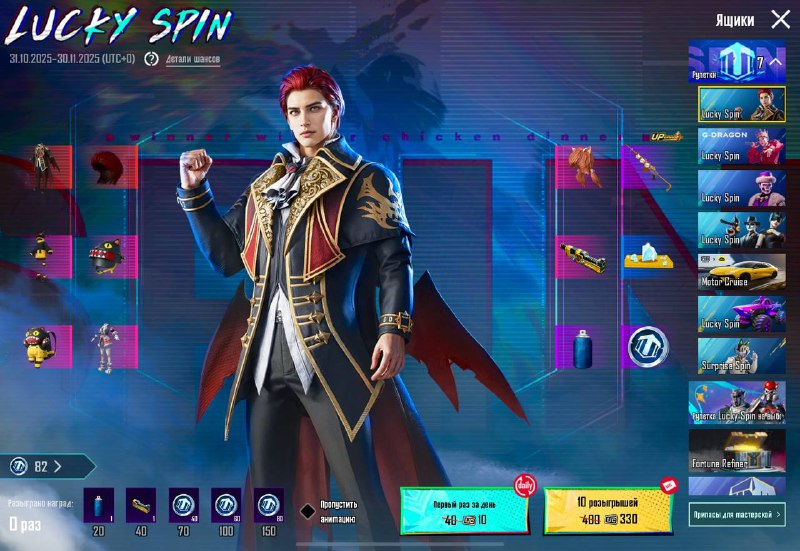Close the Lucky Spin screen
Screen dimensions: 800x551
780,19
